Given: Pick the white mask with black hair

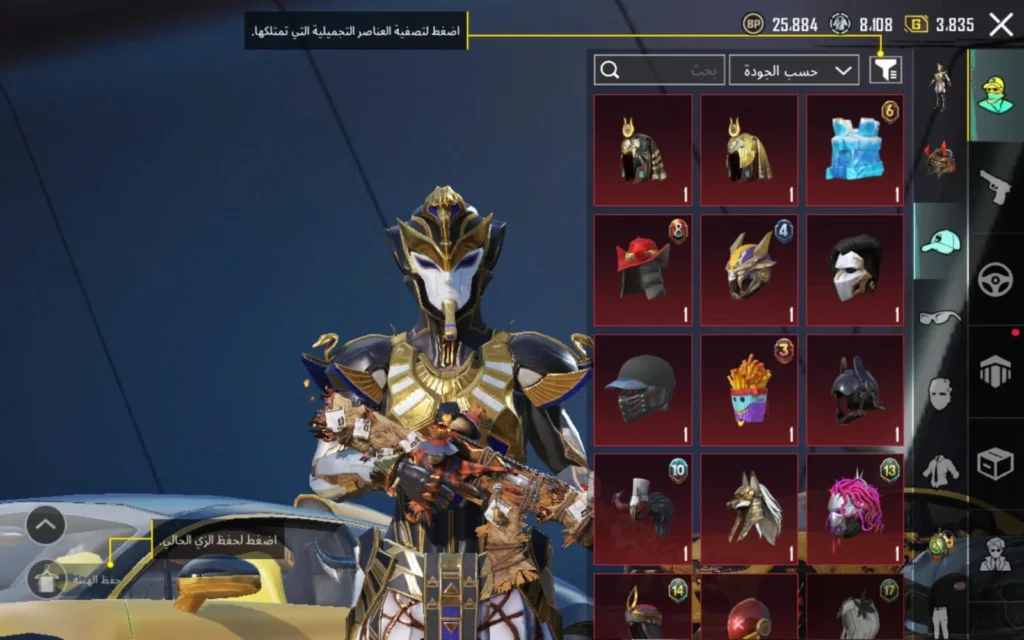Looking at the screenshot, I should click(854, 270).
